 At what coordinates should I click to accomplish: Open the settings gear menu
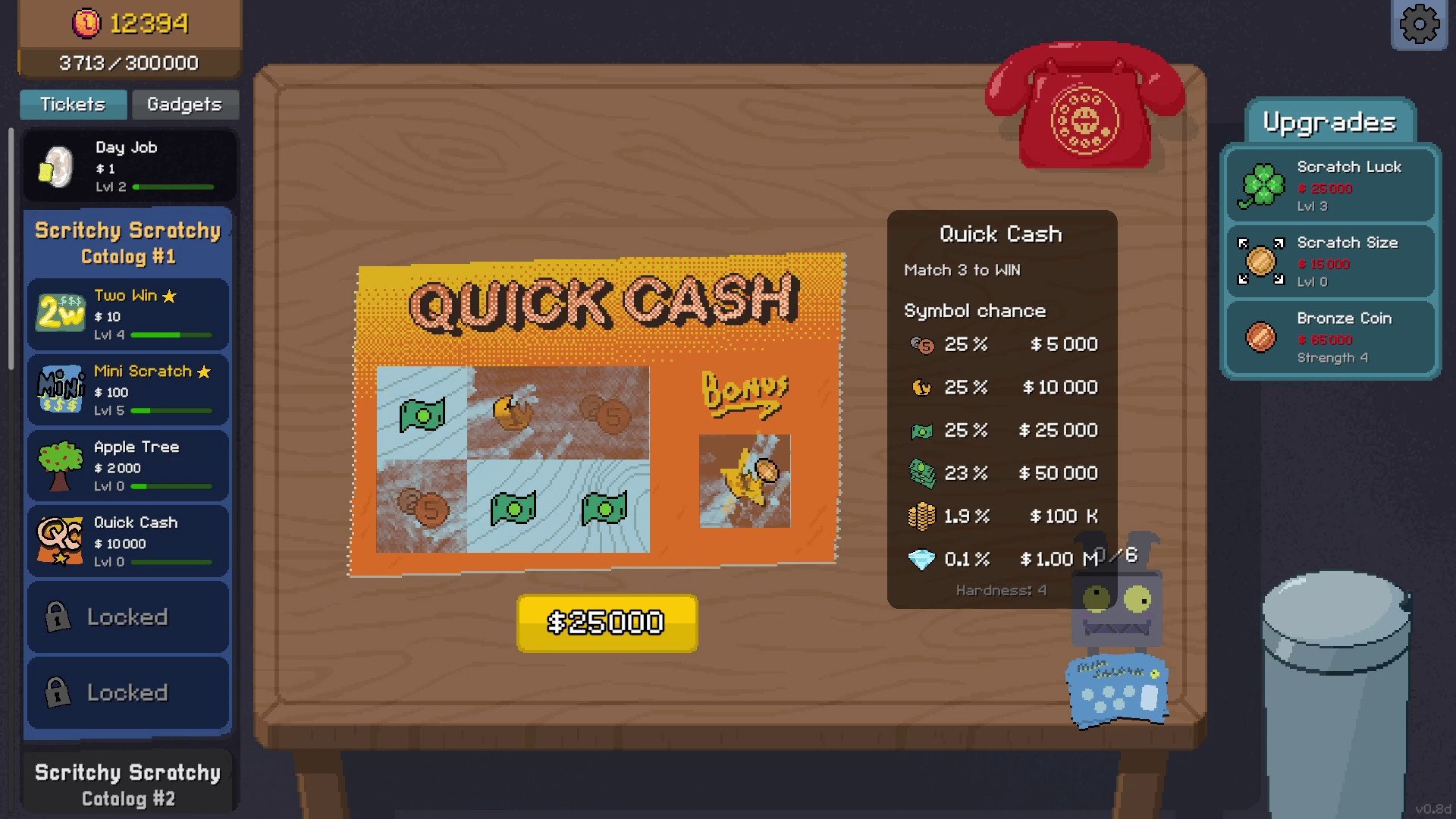point(1419,24)
